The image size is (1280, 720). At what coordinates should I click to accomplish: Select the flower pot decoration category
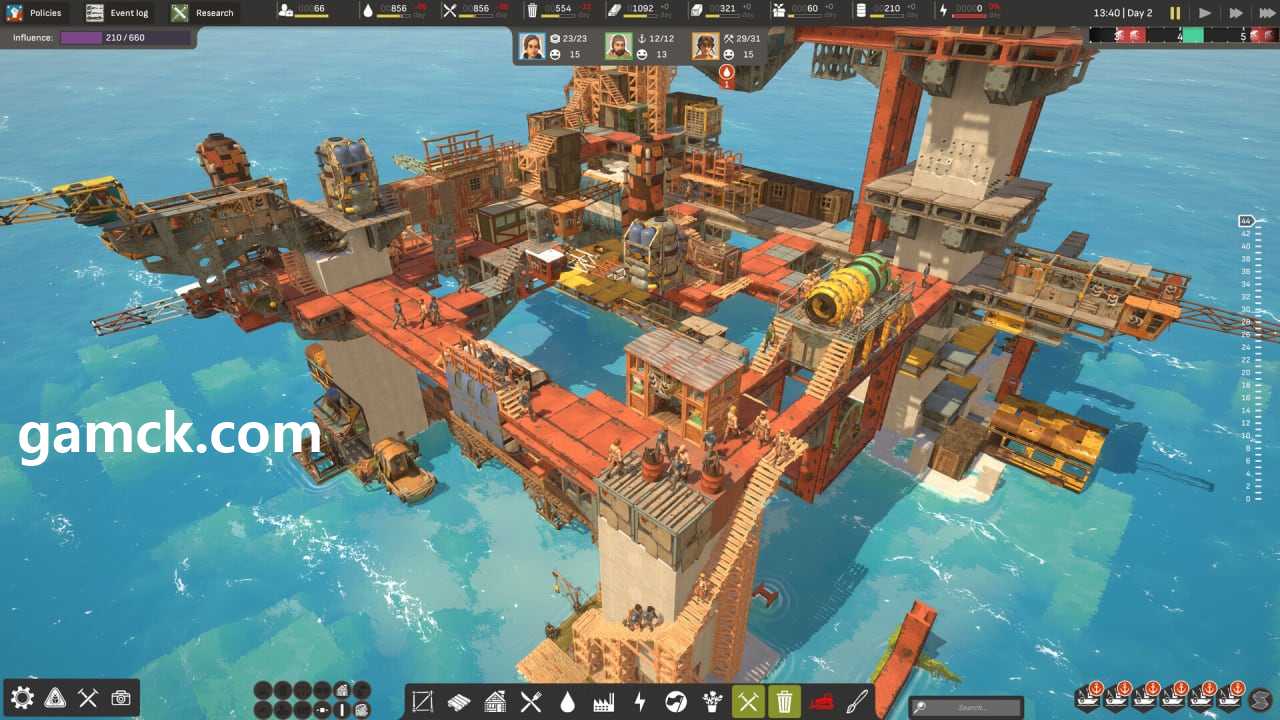pos(712,702)
